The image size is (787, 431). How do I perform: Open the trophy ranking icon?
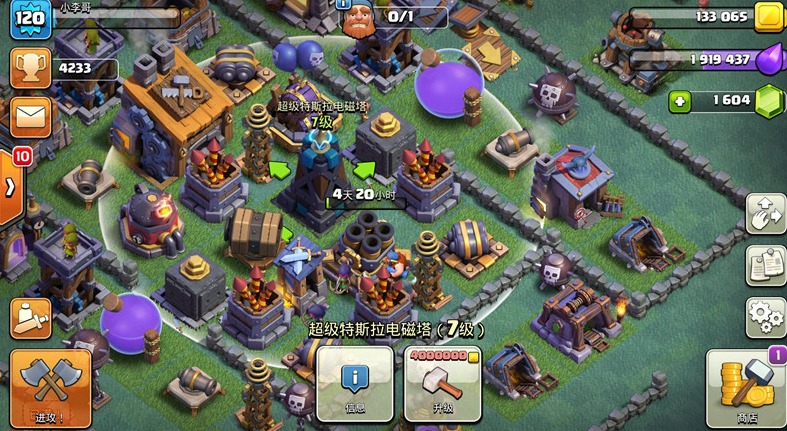coord(31,68)
